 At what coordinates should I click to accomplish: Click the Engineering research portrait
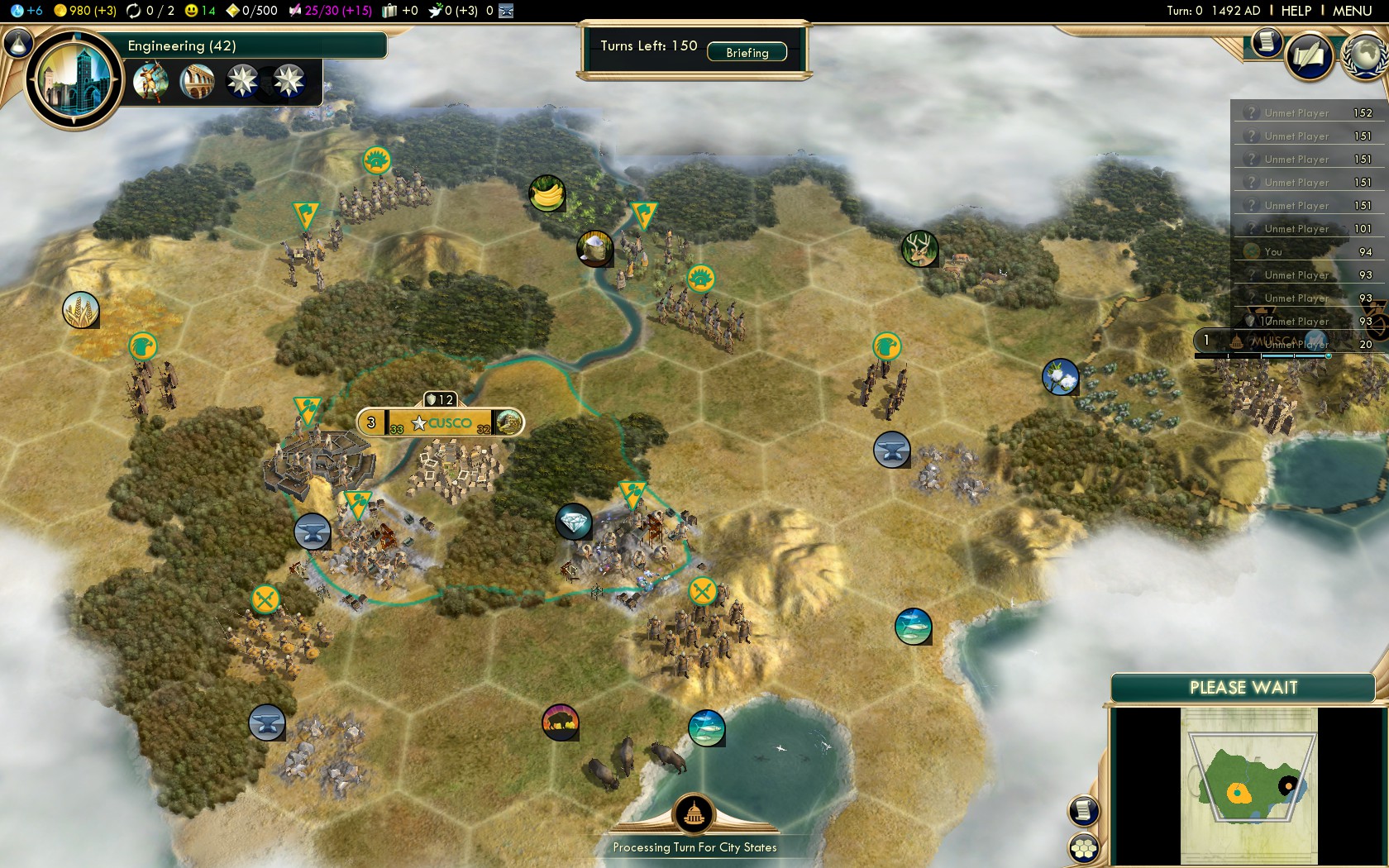point(74,79)
